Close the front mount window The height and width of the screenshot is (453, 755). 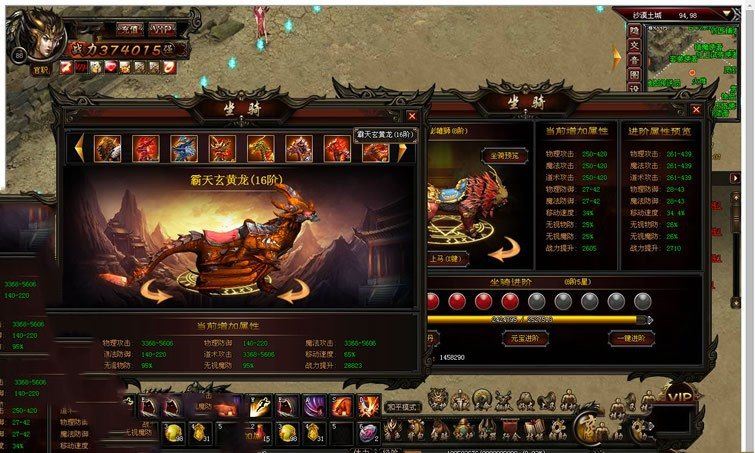click(413, 115)
